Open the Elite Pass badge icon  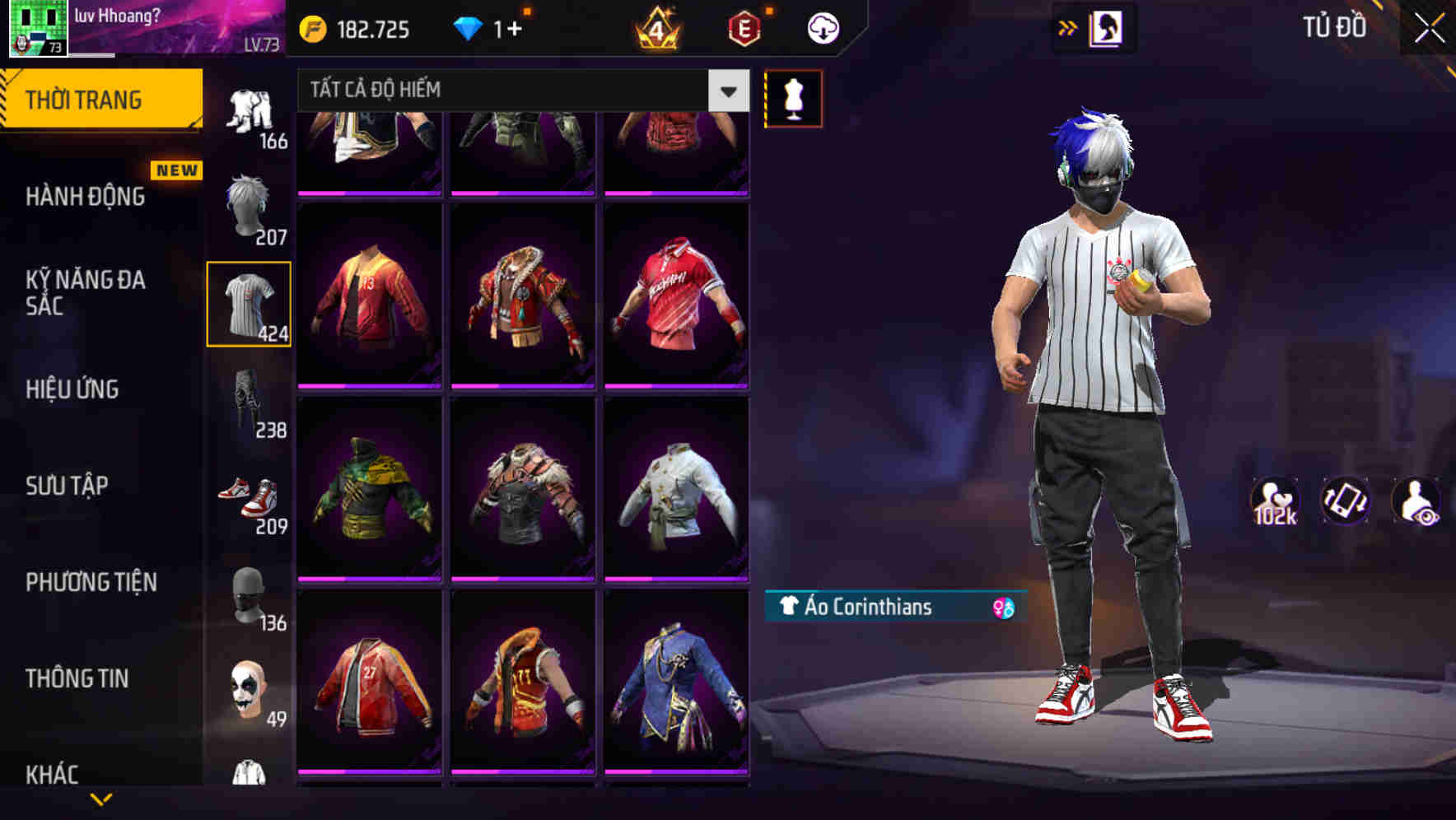[x=744, y=27]
